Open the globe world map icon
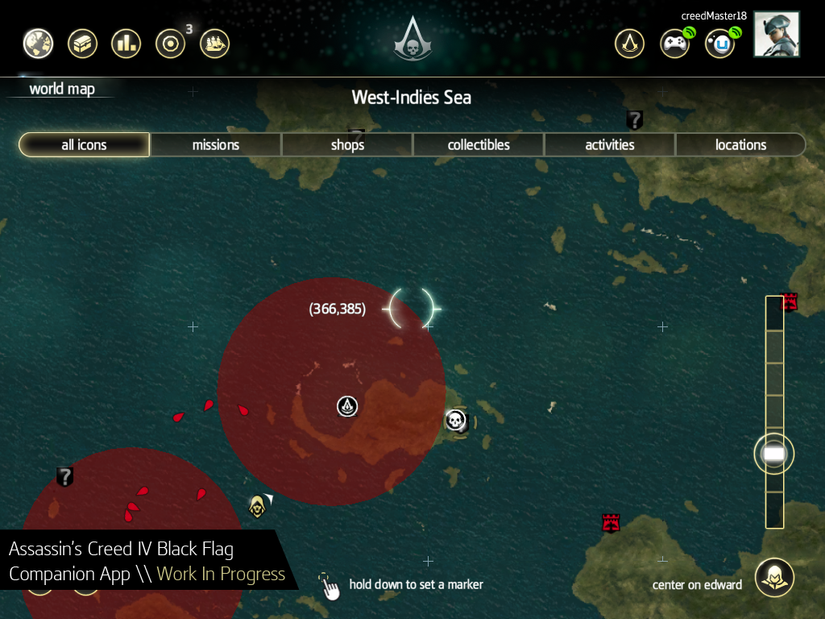Image resolution: width=825 pixels, height=619 pixels. [38, 43]
